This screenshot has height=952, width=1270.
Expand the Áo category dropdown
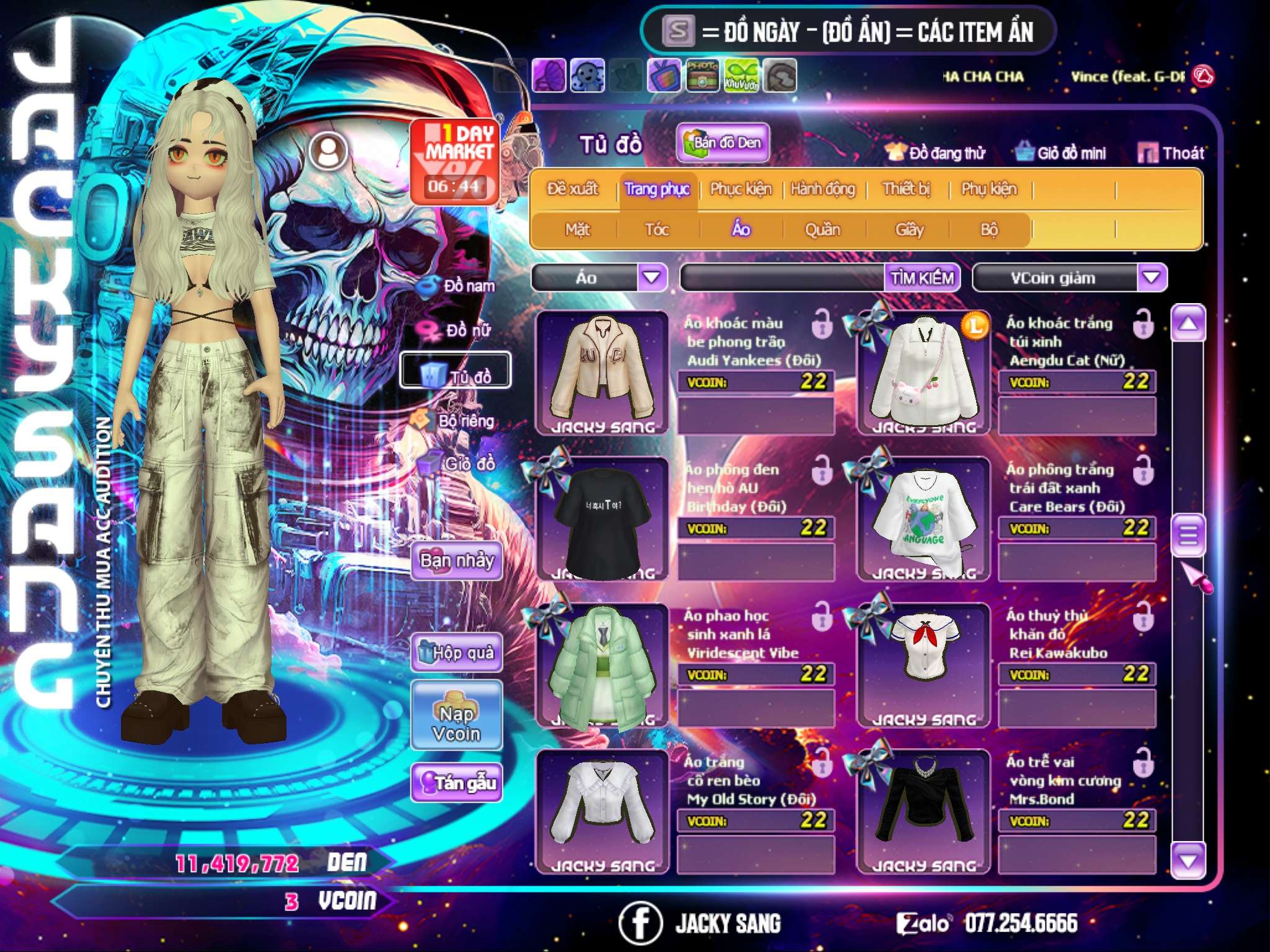[652, 278]
